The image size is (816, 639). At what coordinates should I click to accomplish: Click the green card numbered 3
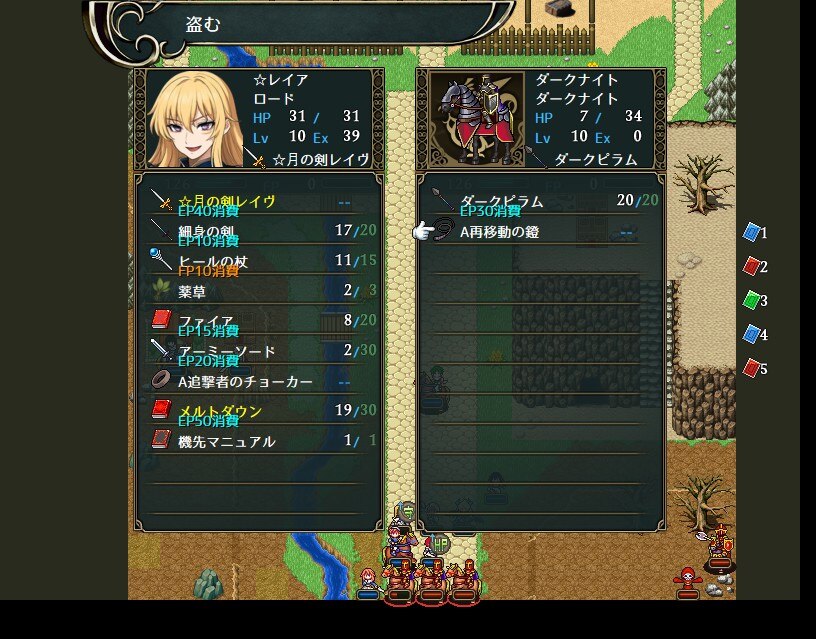(x=752, y=300)
